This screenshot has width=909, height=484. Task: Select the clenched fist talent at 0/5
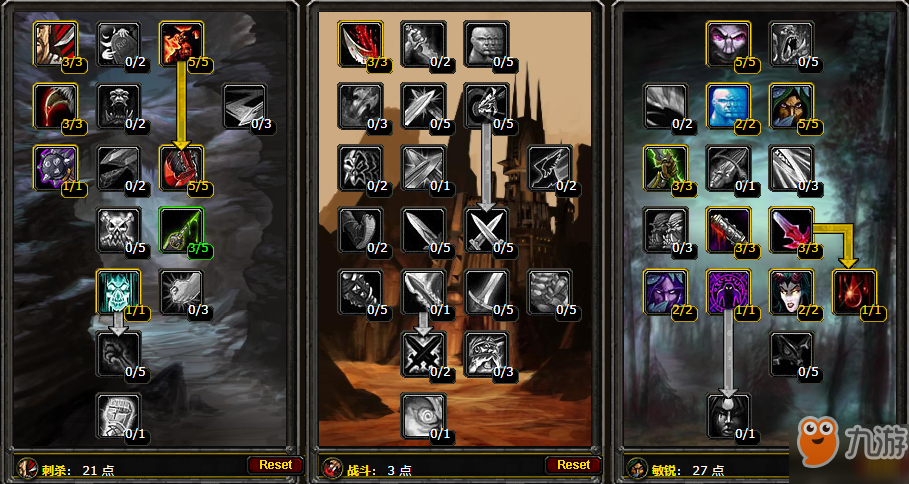coord(548,291)
